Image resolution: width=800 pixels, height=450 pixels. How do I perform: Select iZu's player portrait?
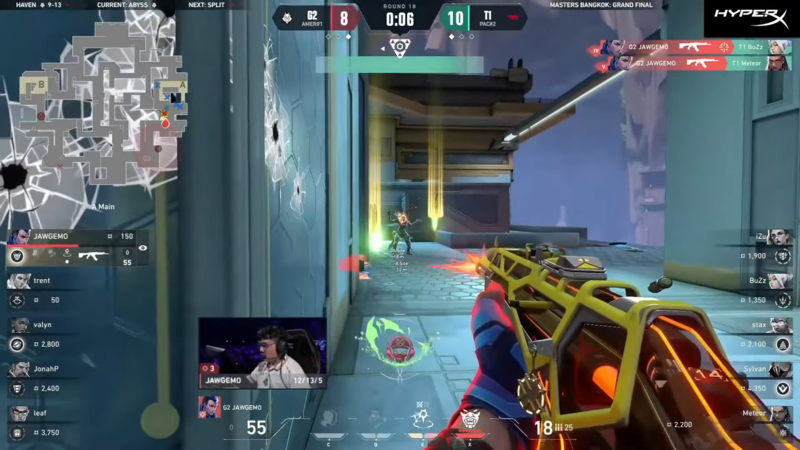coord(781,237)
